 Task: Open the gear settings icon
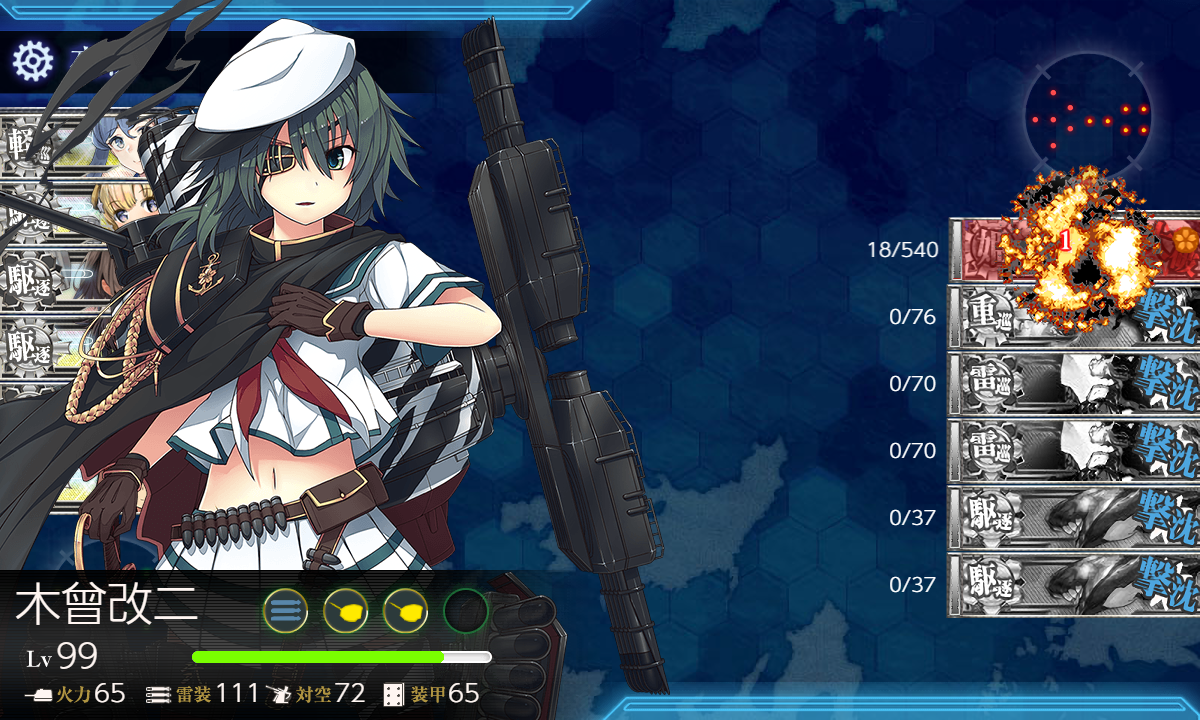32,62
